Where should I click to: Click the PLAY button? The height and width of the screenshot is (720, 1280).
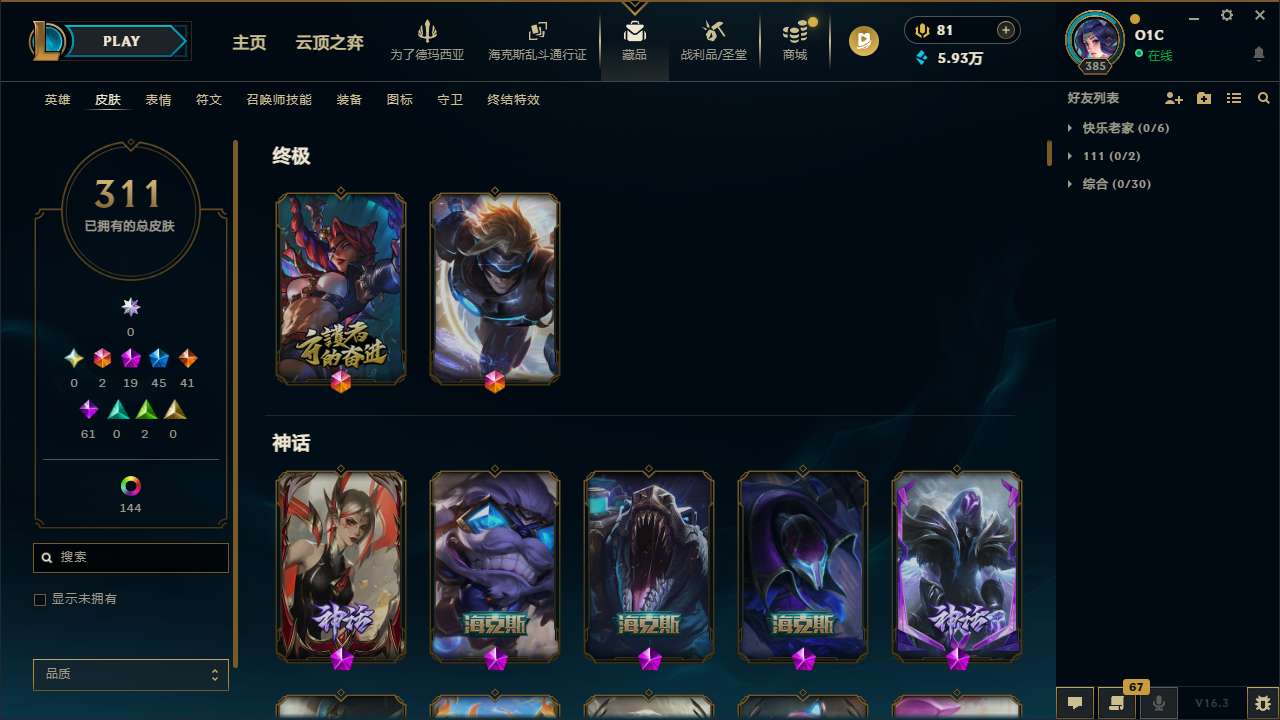(121, 41)
